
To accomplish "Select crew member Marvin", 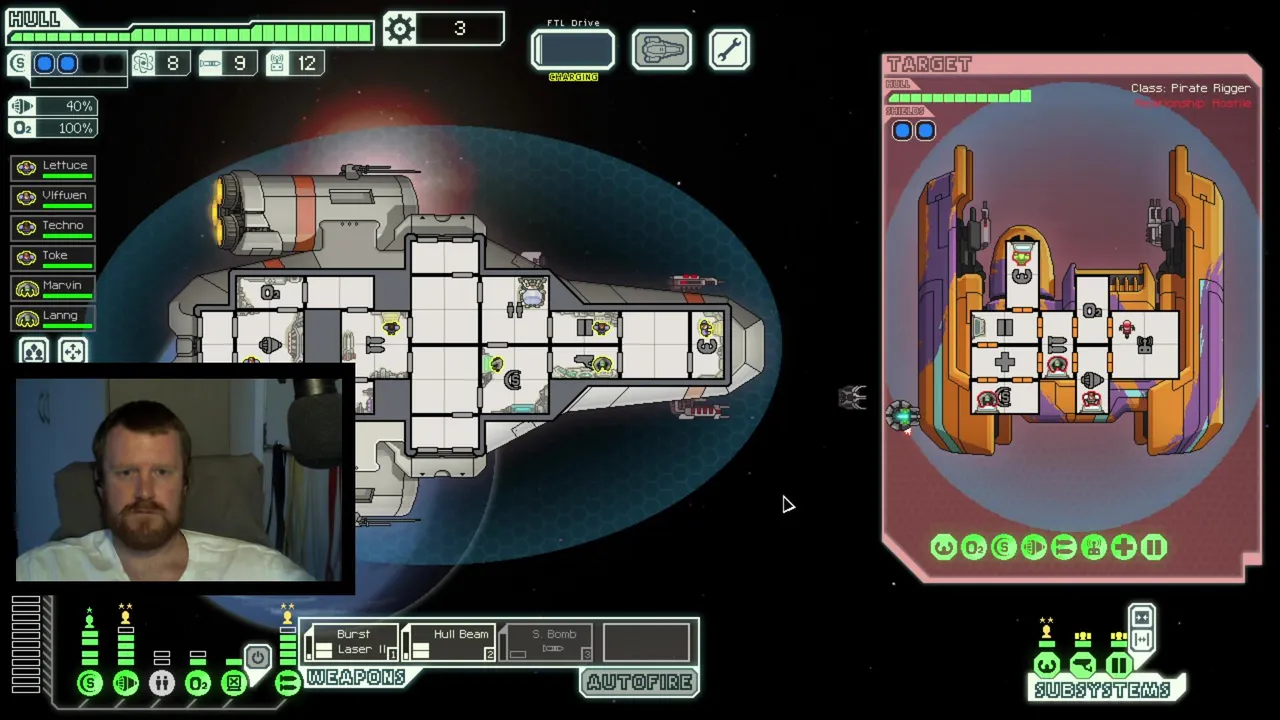I will click(54, 286).
